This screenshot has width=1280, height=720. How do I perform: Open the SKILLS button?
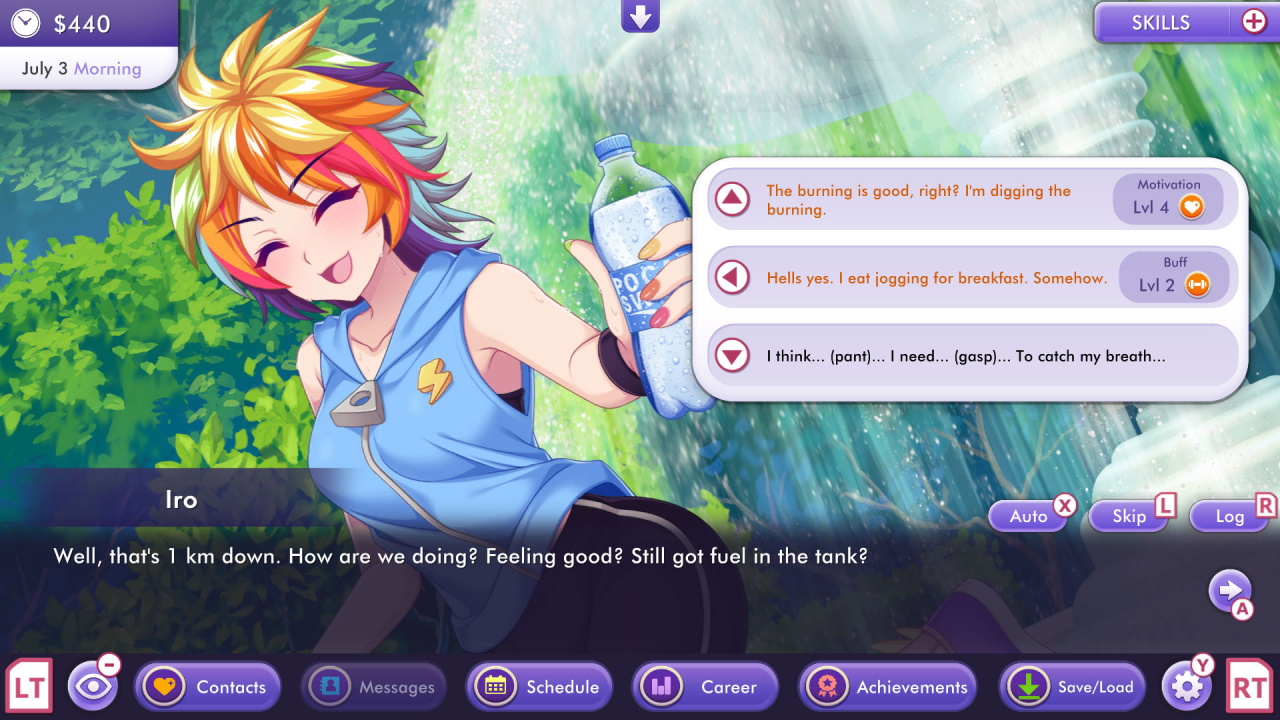click(1163, 22)
